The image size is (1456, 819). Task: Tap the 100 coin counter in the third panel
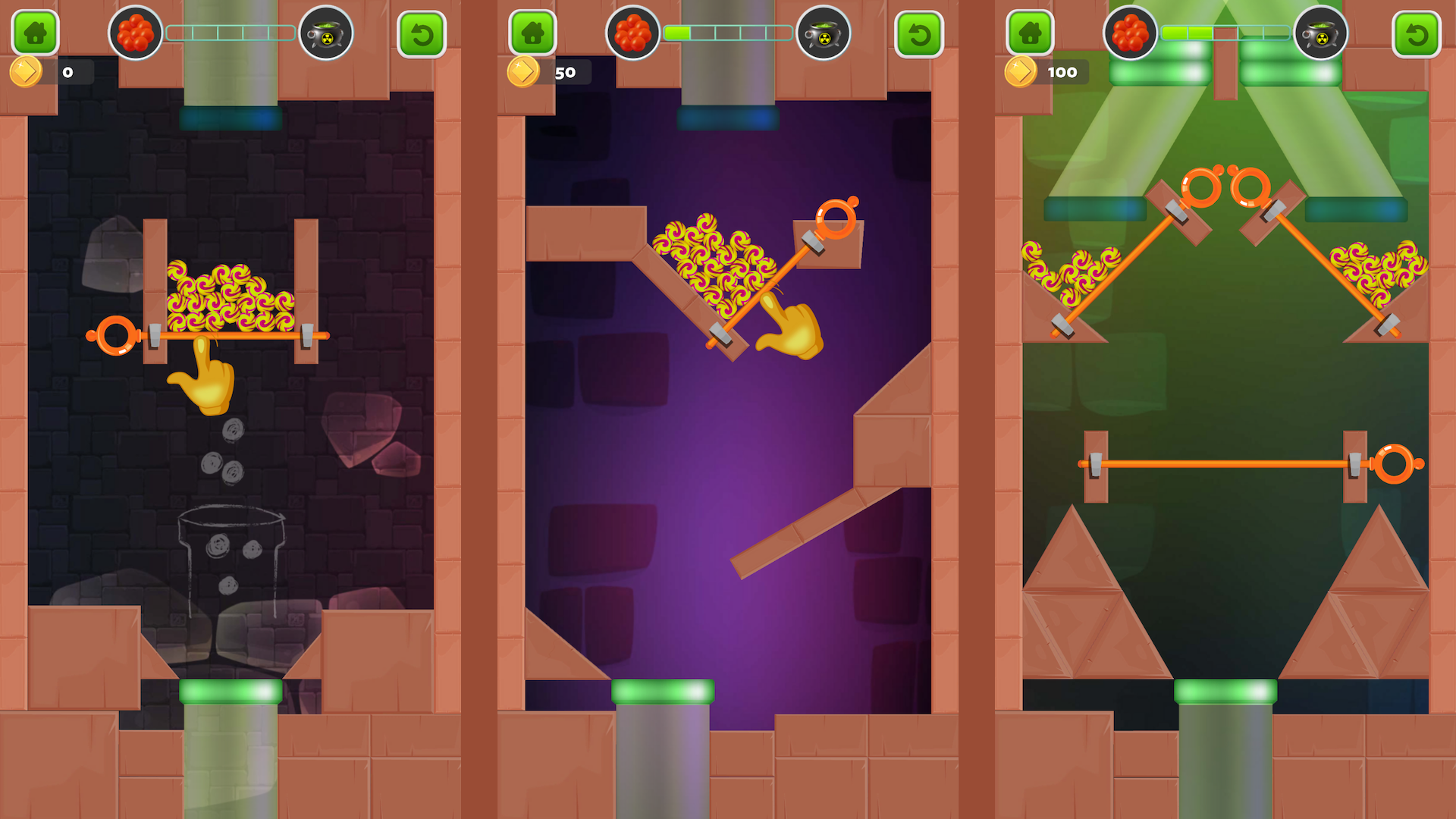[1025, 71]
